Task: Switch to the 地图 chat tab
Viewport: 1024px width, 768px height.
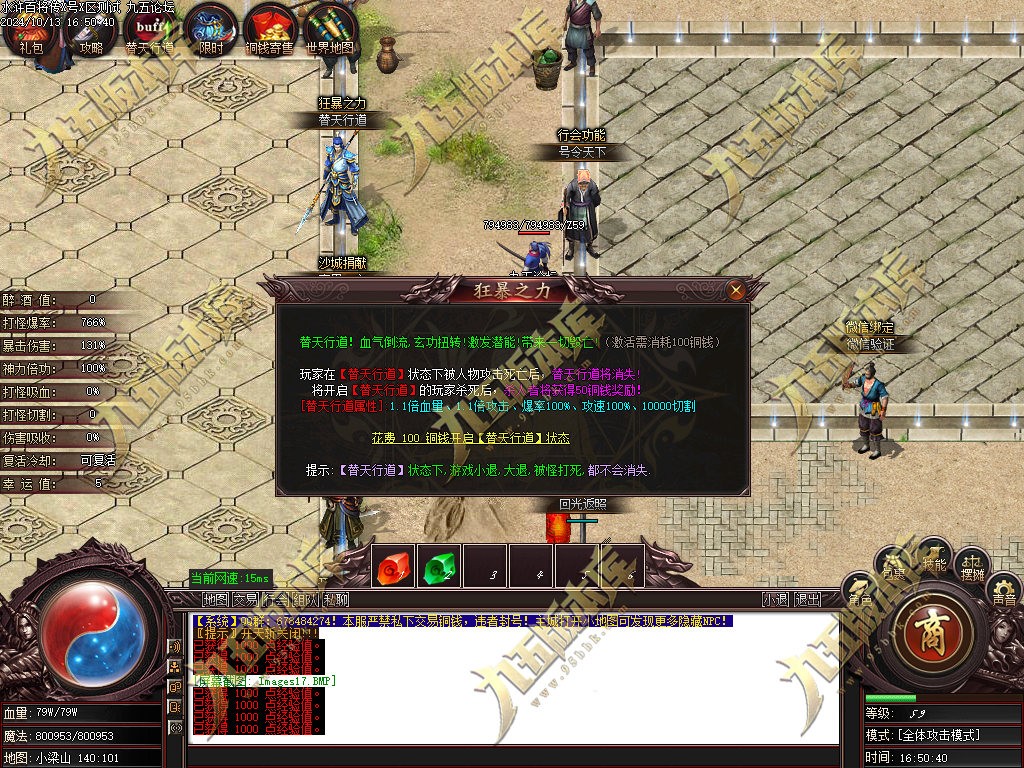Action: pos(215,599)
